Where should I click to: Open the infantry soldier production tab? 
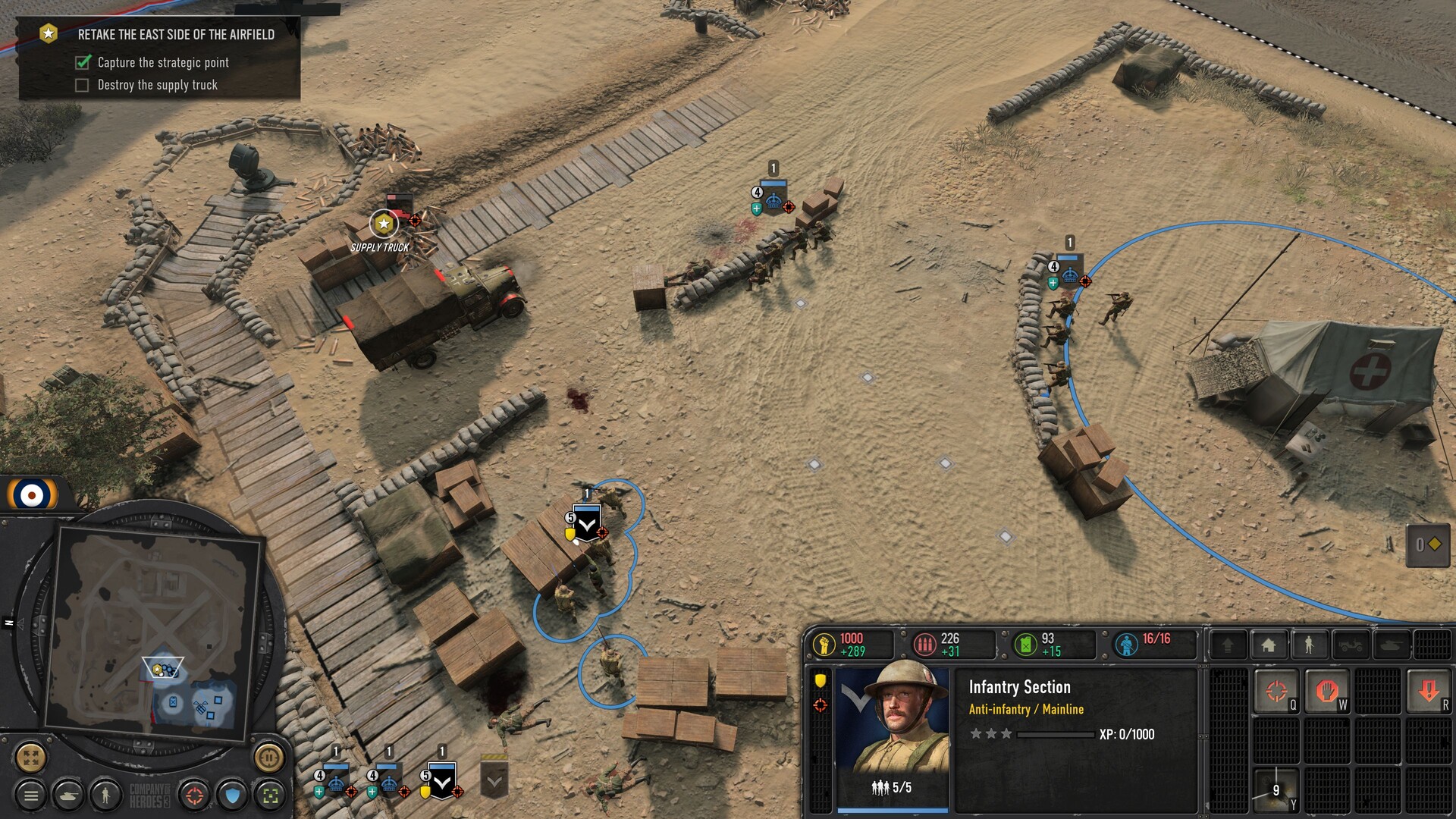pos(1309,645)
